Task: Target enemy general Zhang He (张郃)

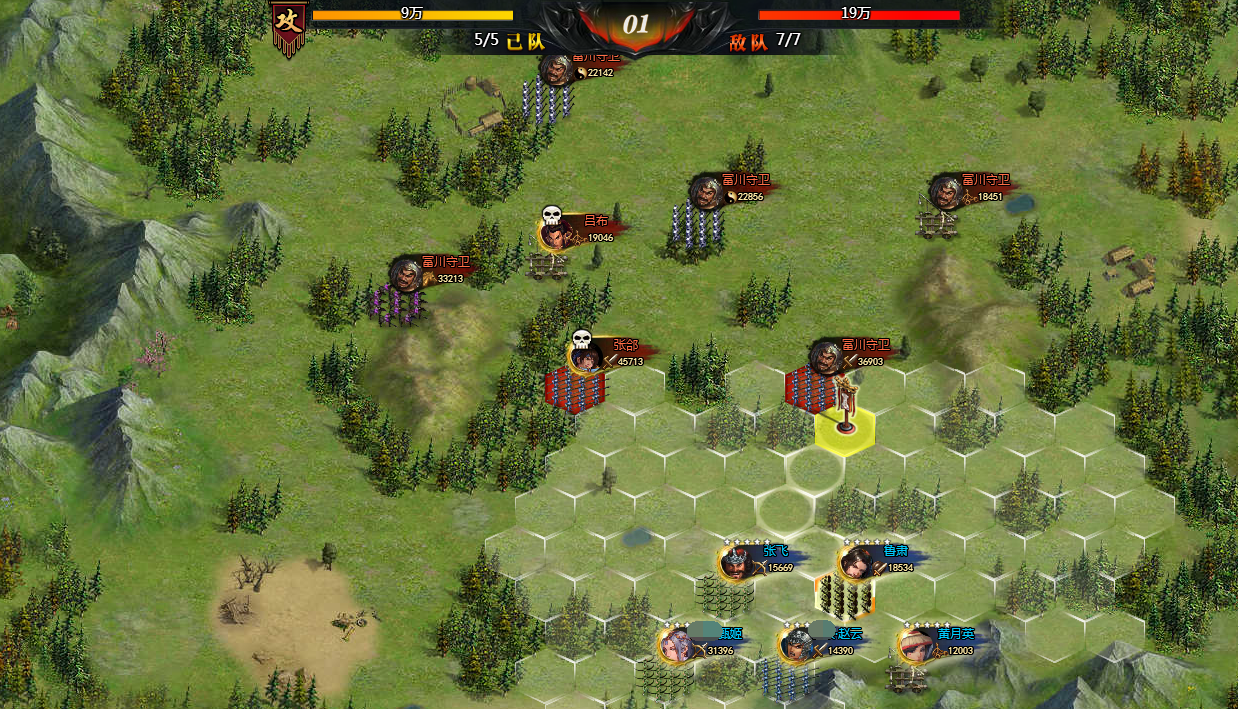Action: (x=576, y=388)
